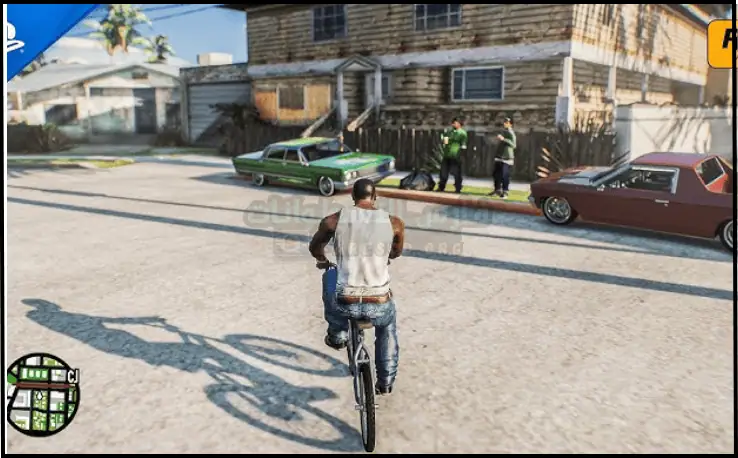Select the CJ marker on the minimap
Viewport: 738px width, 458px height.
point(72,376)
